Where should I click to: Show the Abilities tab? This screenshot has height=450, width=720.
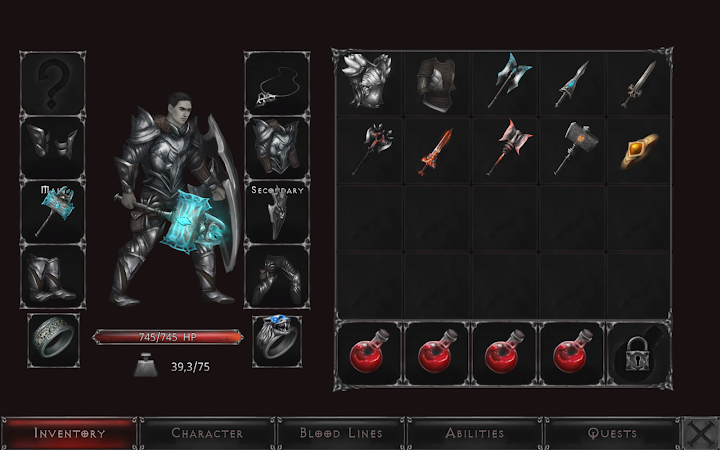[x=476, y=433]
